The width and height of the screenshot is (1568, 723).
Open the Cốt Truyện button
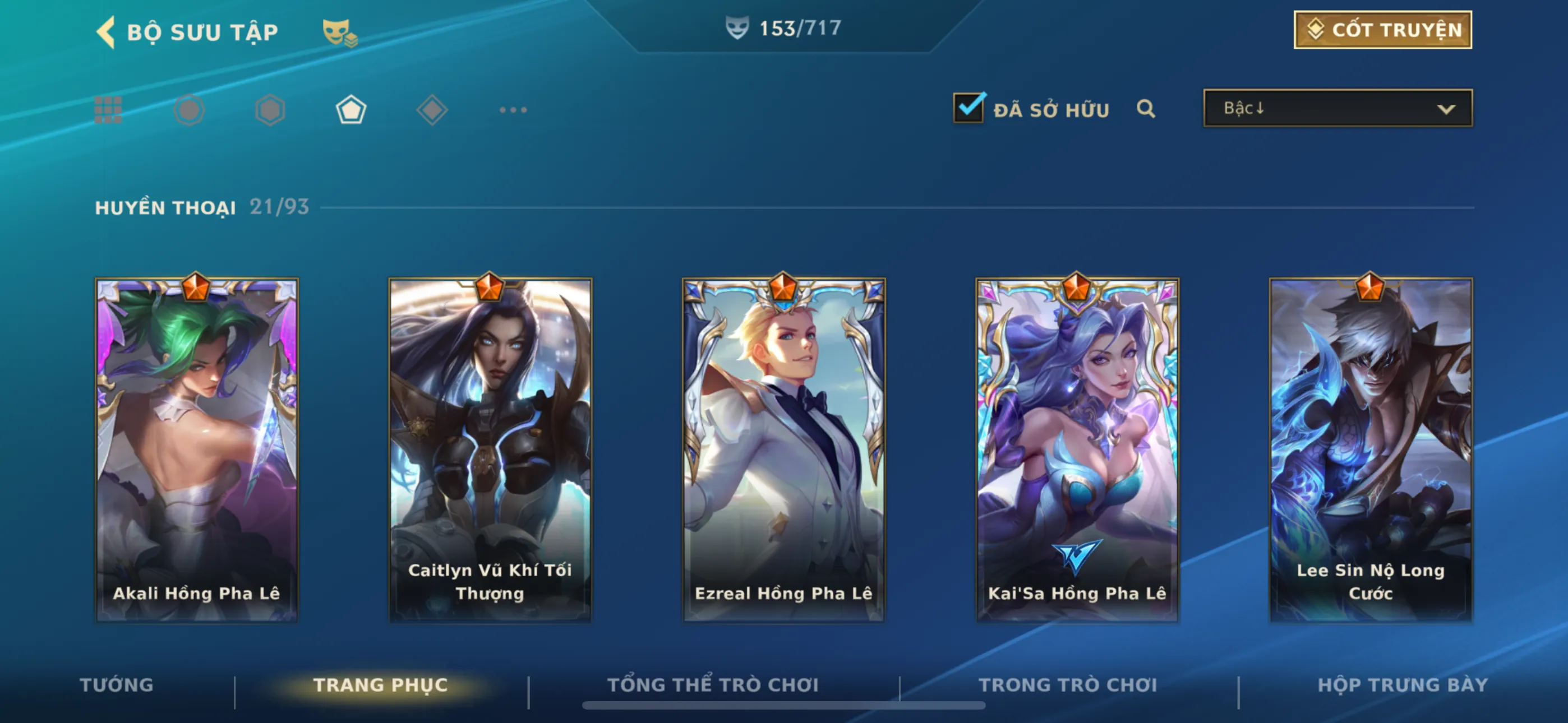click(1382, 30)
